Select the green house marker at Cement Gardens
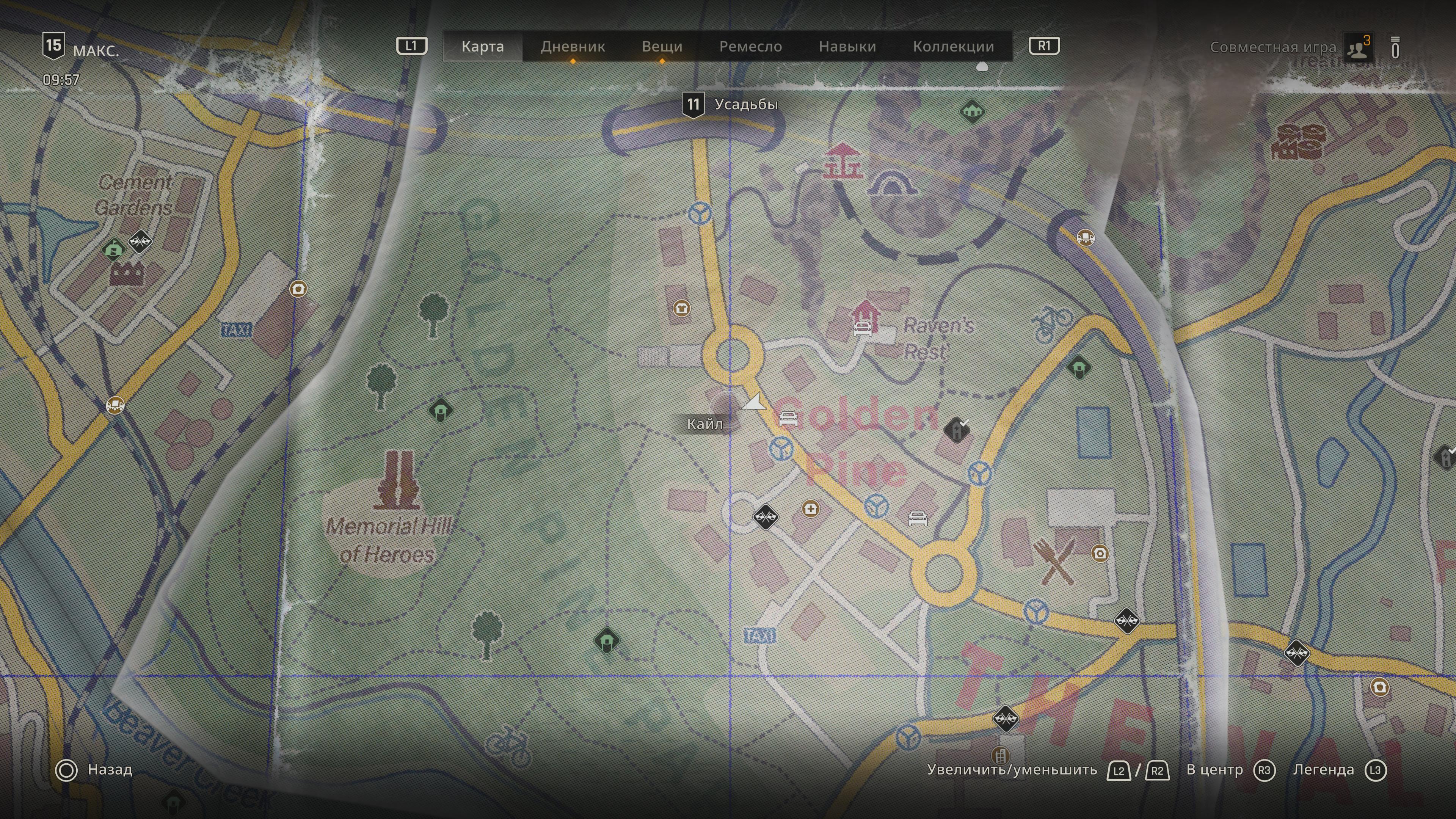The width and height of the screenshot is (1456, 819). (114, 249)
